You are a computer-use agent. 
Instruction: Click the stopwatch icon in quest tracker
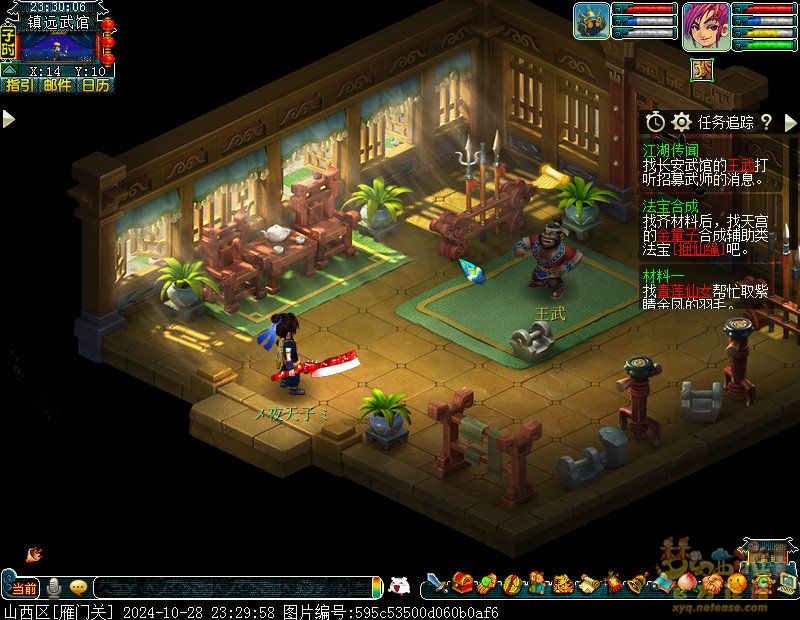656,121
